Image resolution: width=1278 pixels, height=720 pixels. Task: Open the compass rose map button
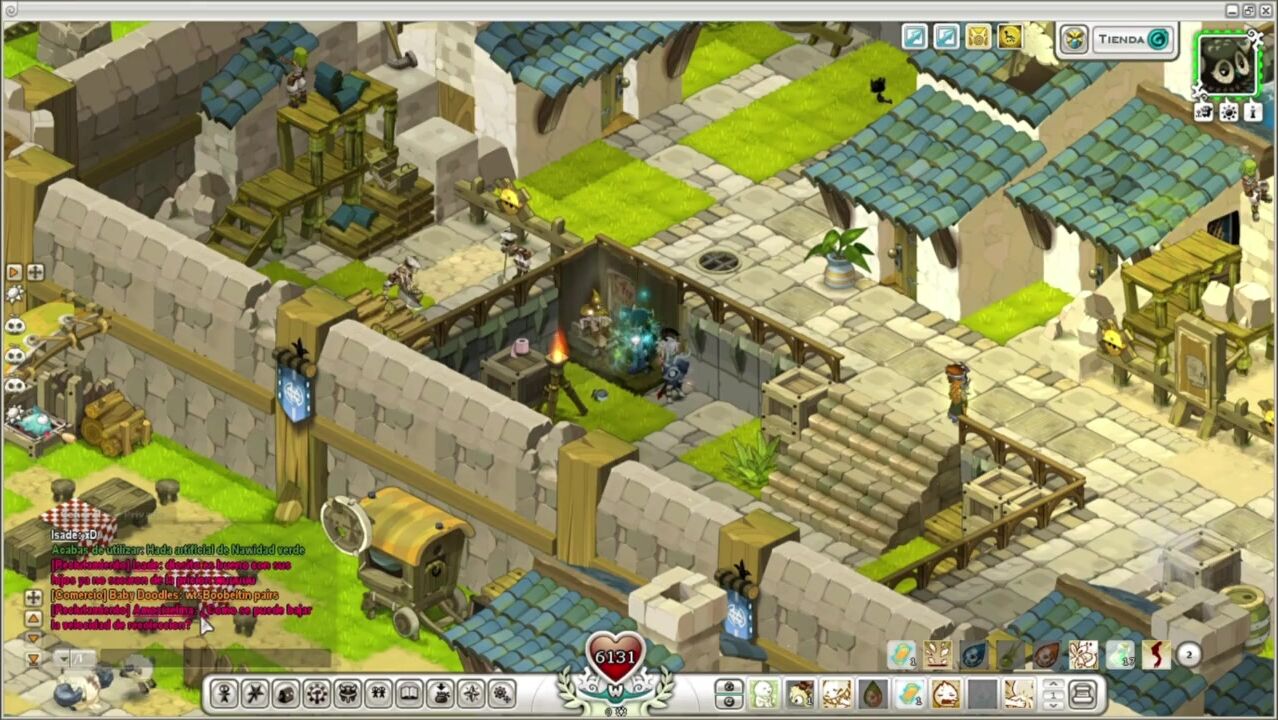pyautogui.click(x=471, y=693)
